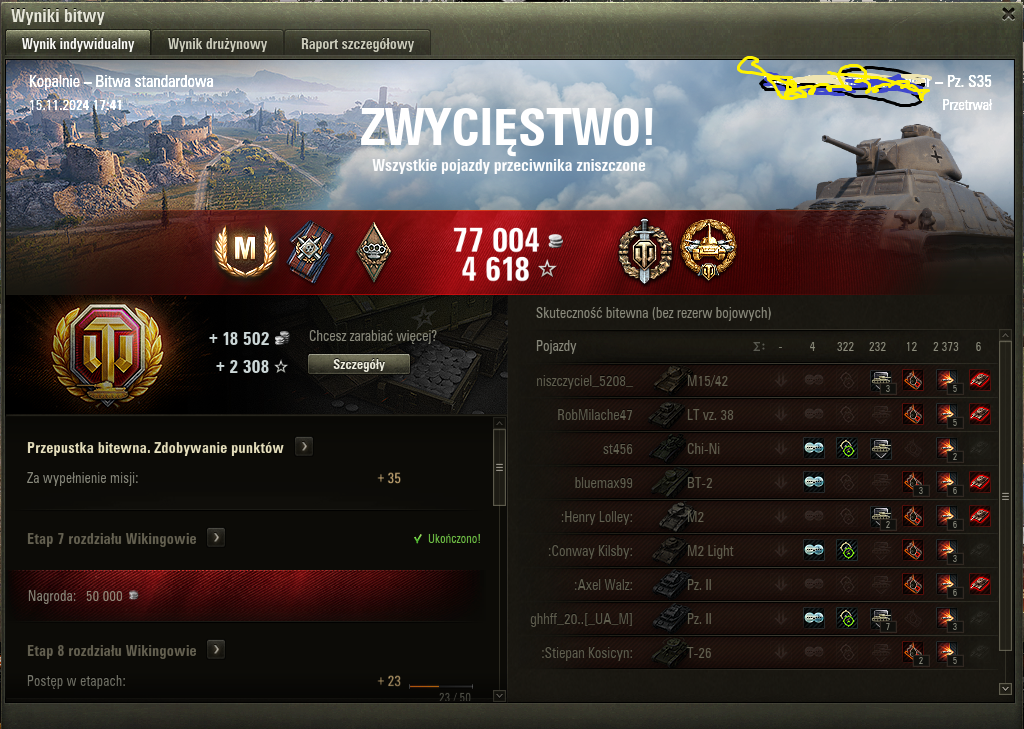The width and height of the screenshot is (1024, 729).
Task: Click the scroll-down arrow of vehicle list
Action: [x=1005, y=688]
